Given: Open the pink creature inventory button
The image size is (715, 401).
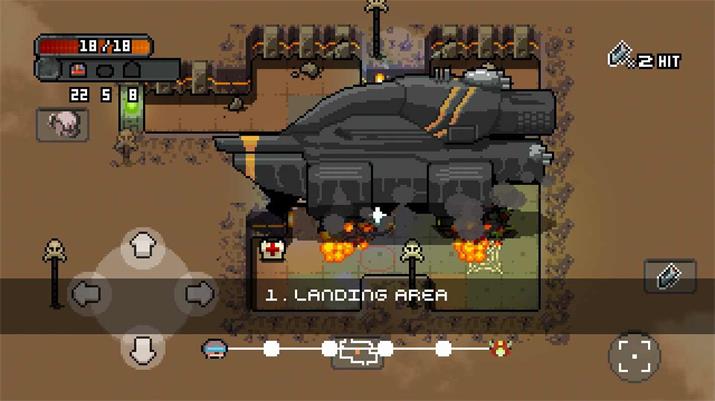Looking at the screenshot, I should (x=62, y=124).
